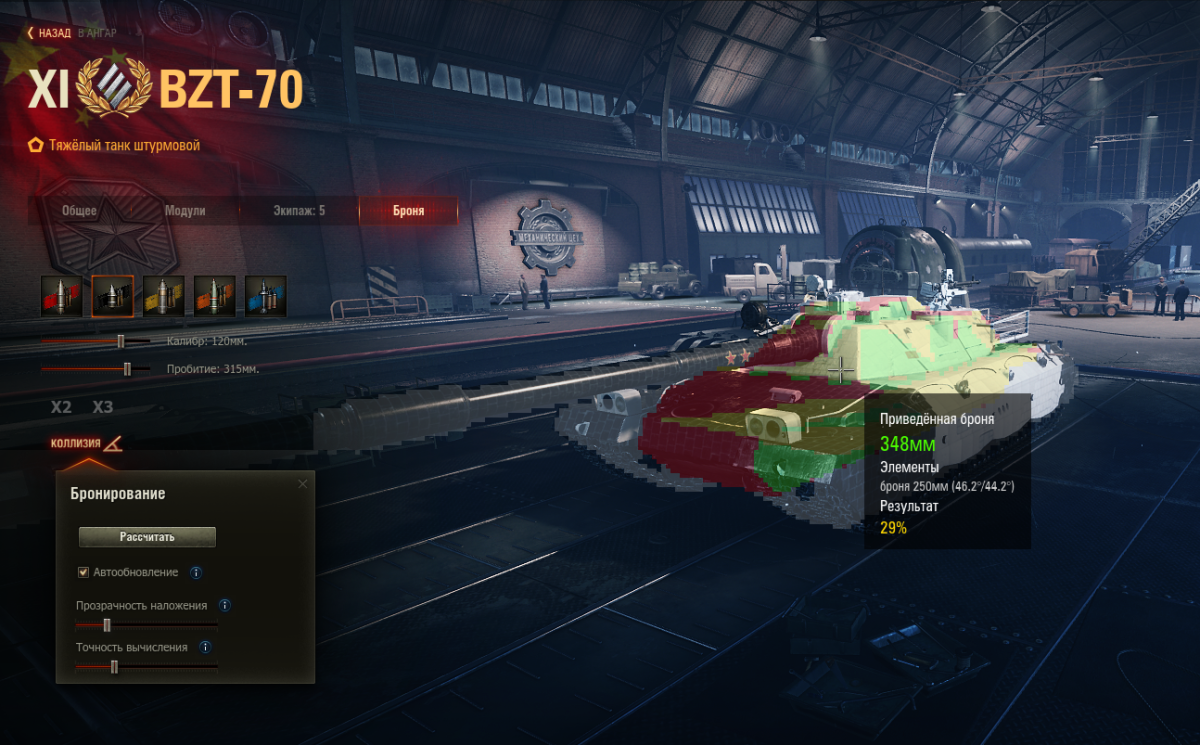Uncheck the Автообновление checkbox
Screen dimensions: 1200x745
tap(84, 572)
